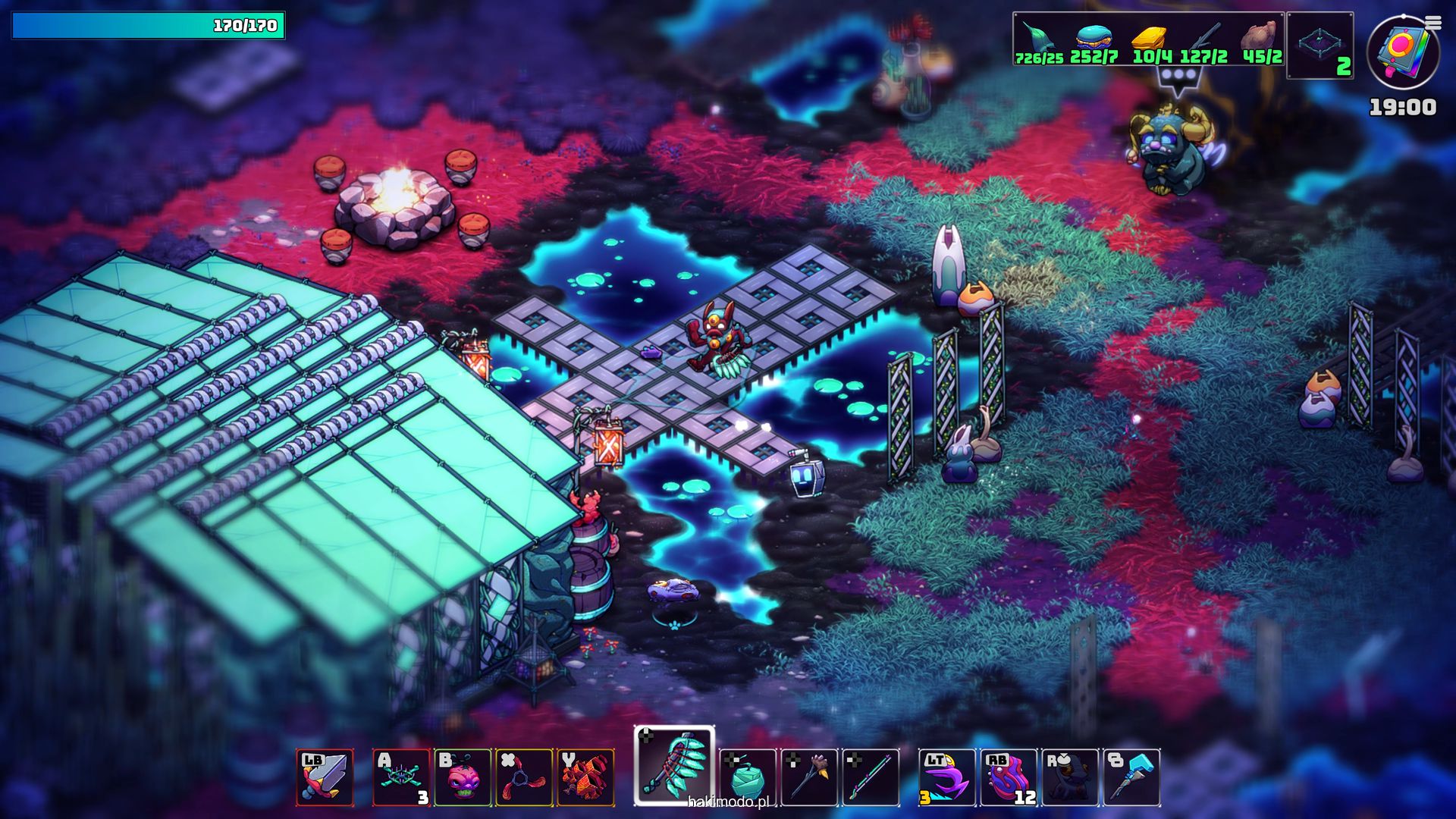Use the purple swirl item with count 12

click(1009, 777)
